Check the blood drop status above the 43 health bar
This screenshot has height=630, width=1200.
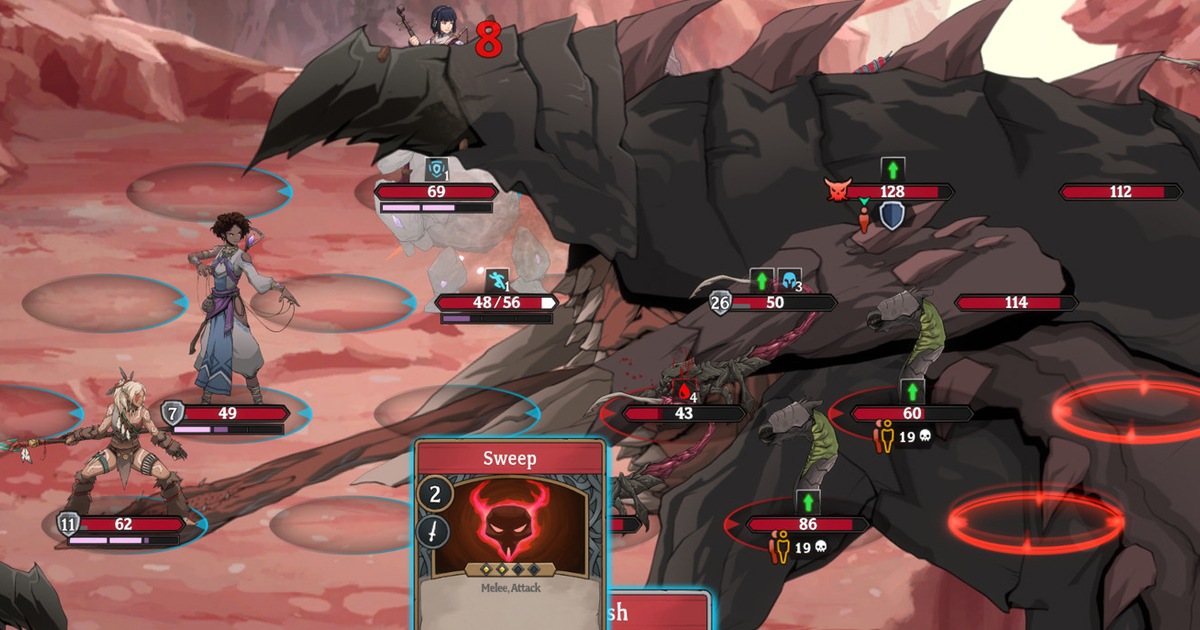tap(684, 390)
